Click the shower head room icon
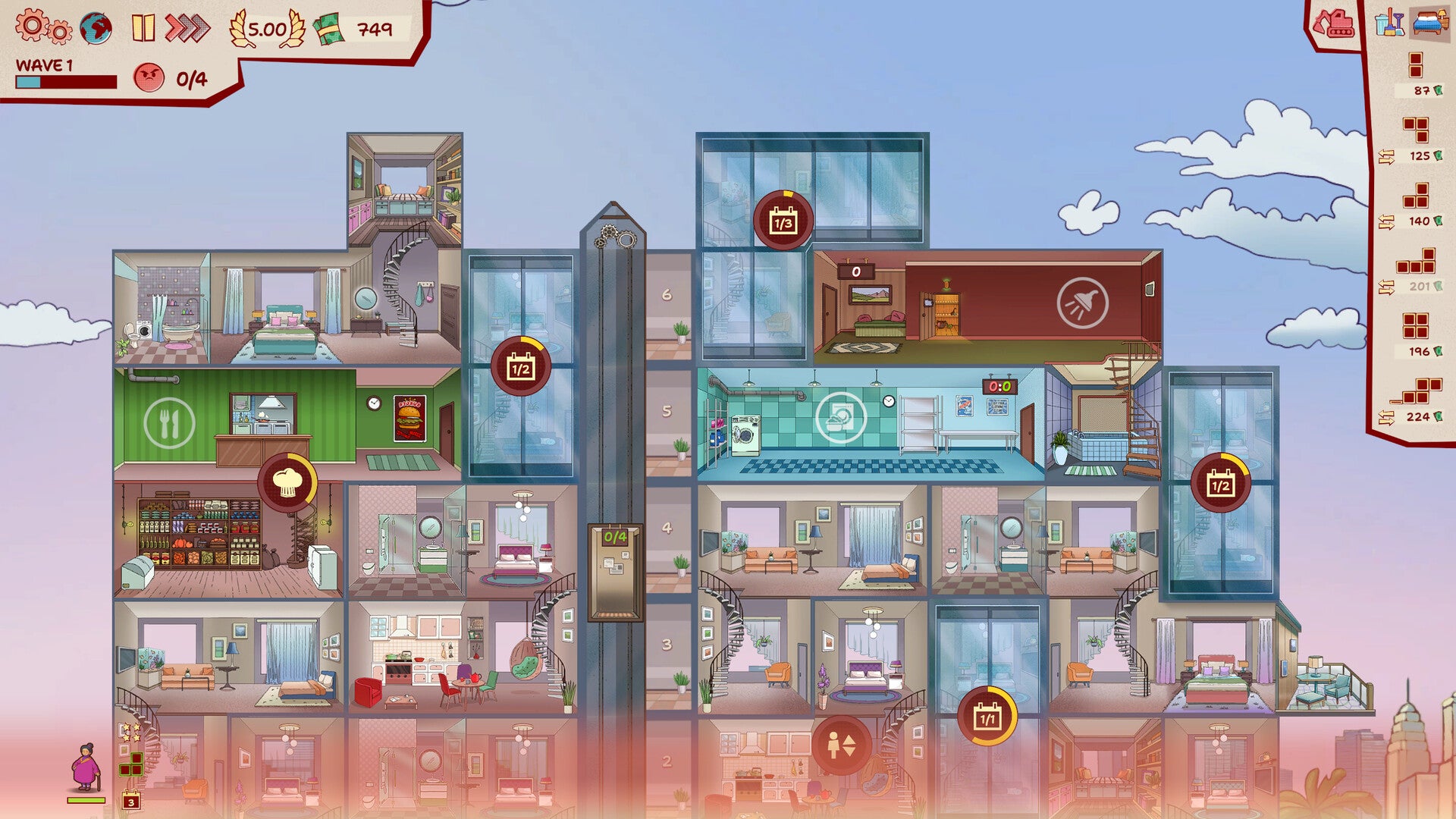The width and height of the screenshot is (1456, 819). pos(1082,303)
